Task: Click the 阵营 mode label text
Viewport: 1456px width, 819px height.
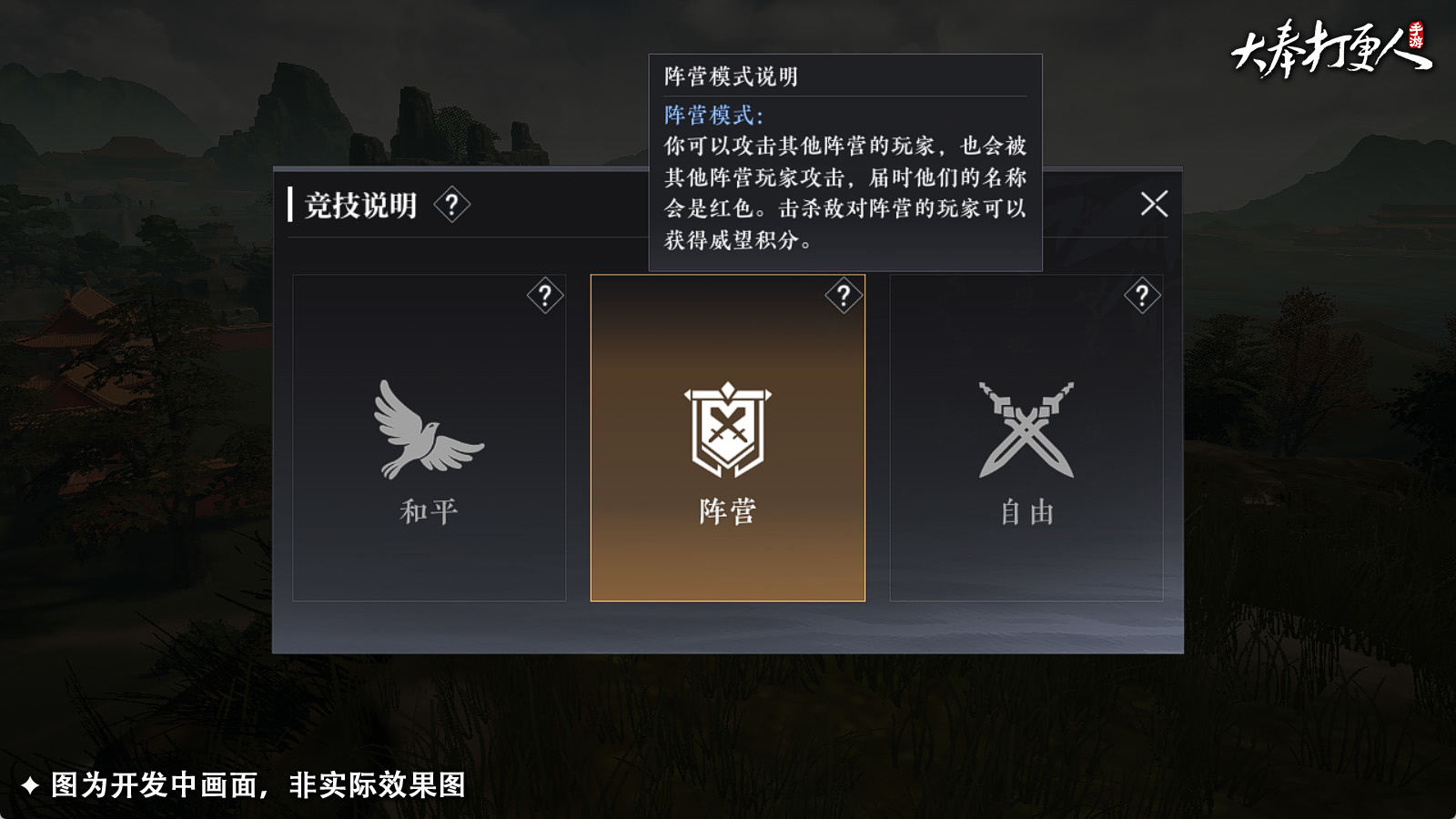Action: [x=728, y=511]
